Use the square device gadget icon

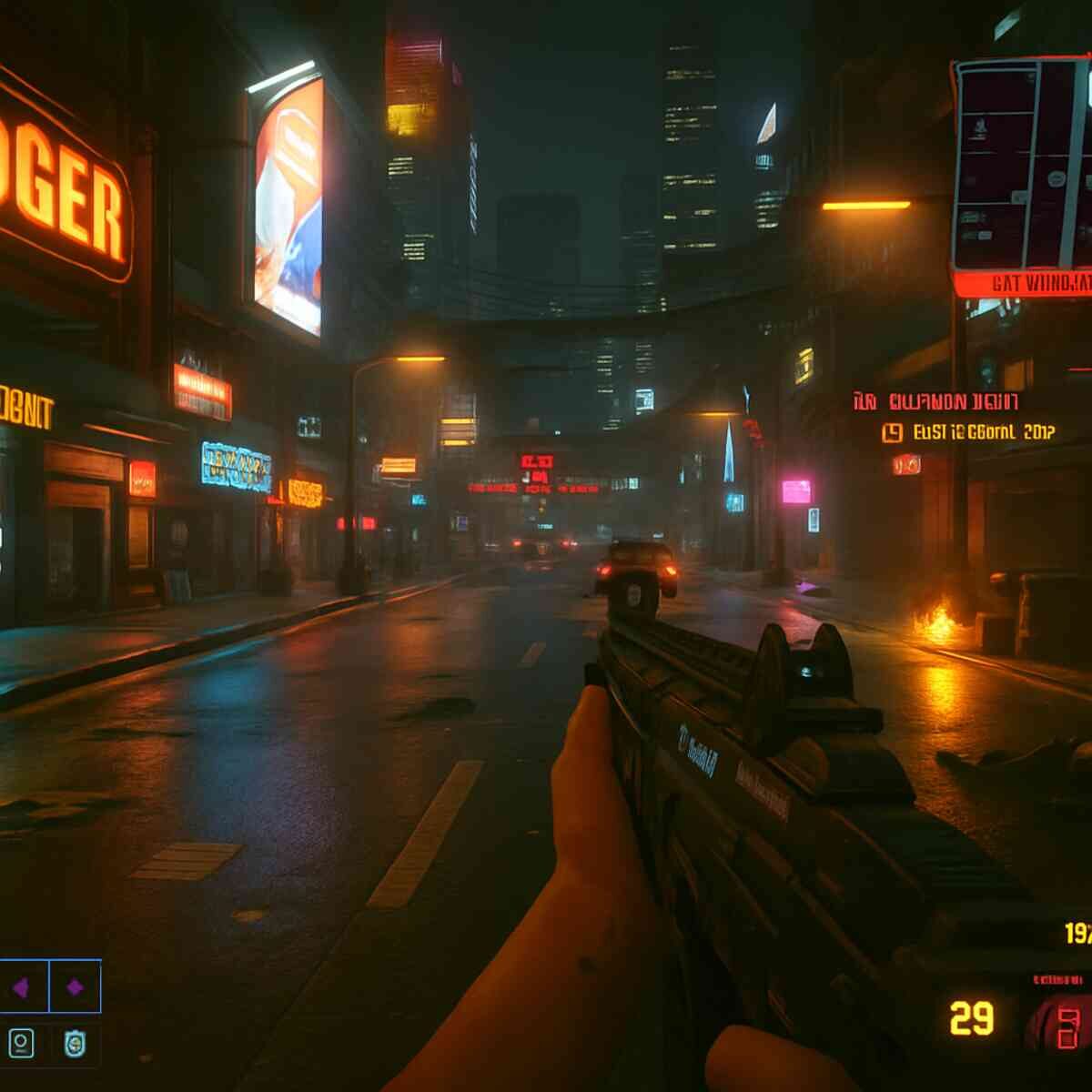(22, 1043)
